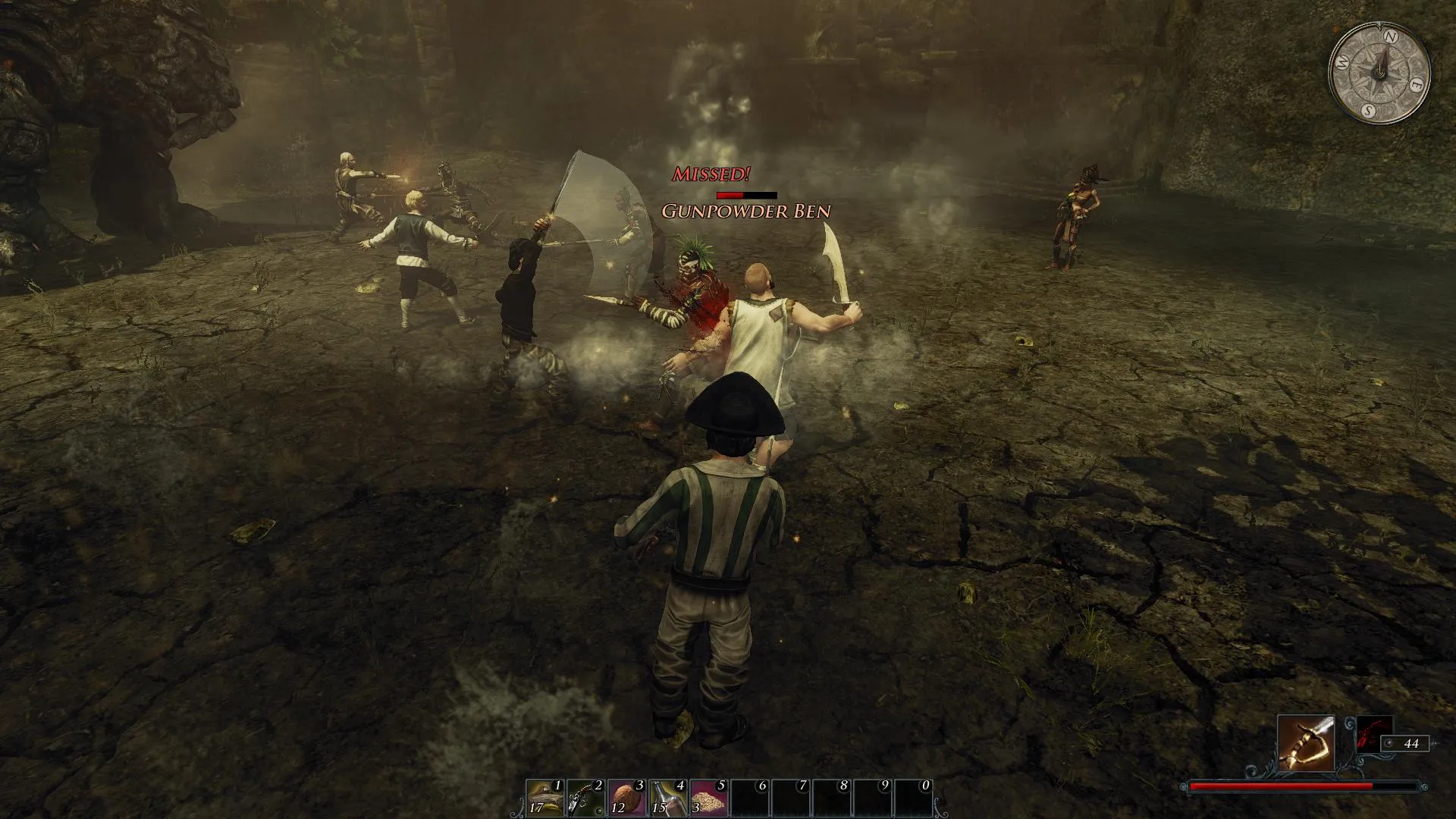Use the coconut in hotbar slot 3

[626, 798]
